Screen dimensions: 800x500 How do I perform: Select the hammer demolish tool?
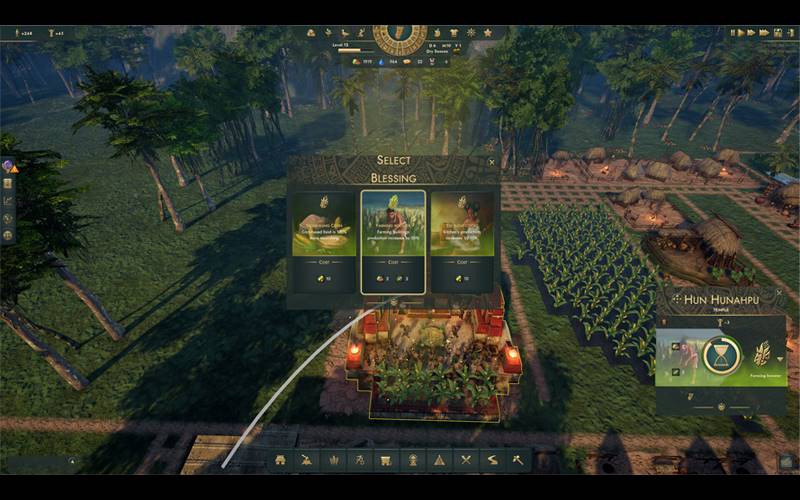[518, 460]
